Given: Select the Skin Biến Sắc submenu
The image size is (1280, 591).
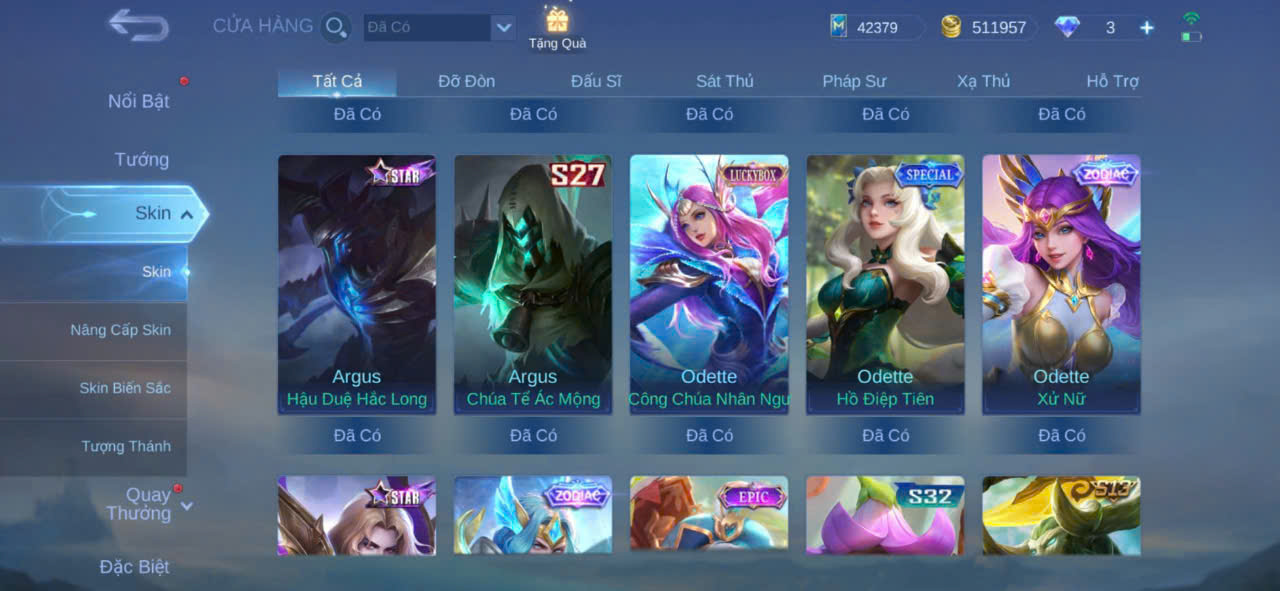Looking at the screenshot, I should click(125, 388).
